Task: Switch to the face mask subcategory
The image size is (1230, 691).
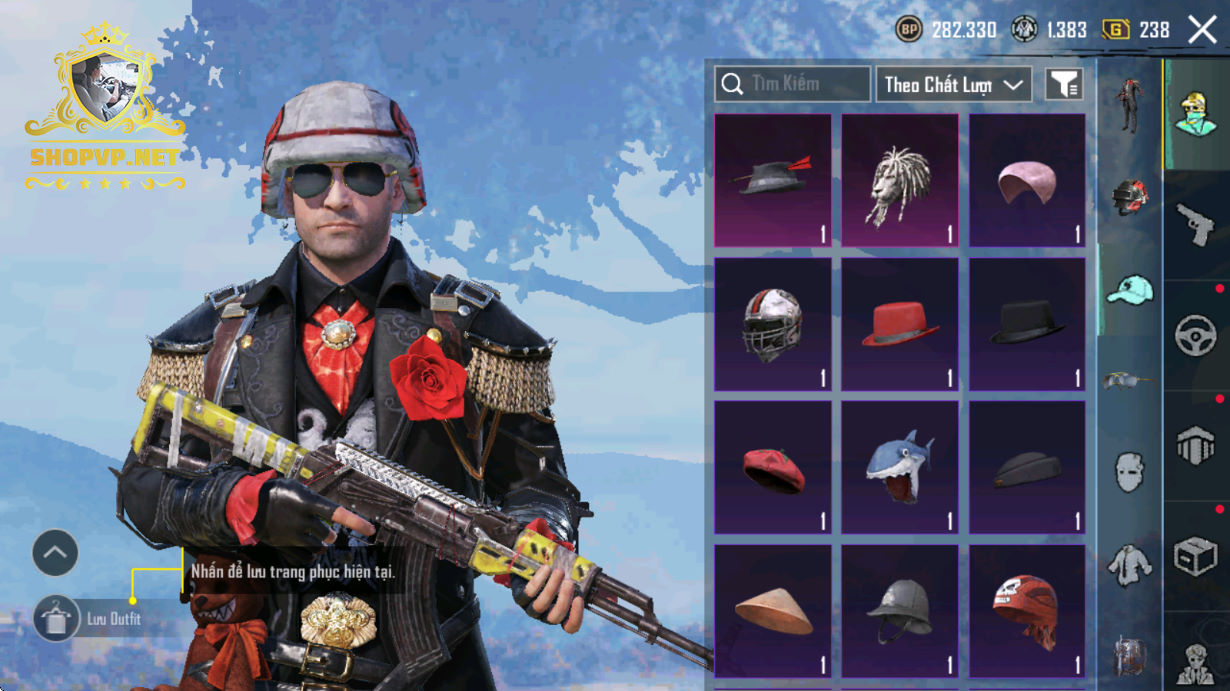Action: [x=1130, y=471]
